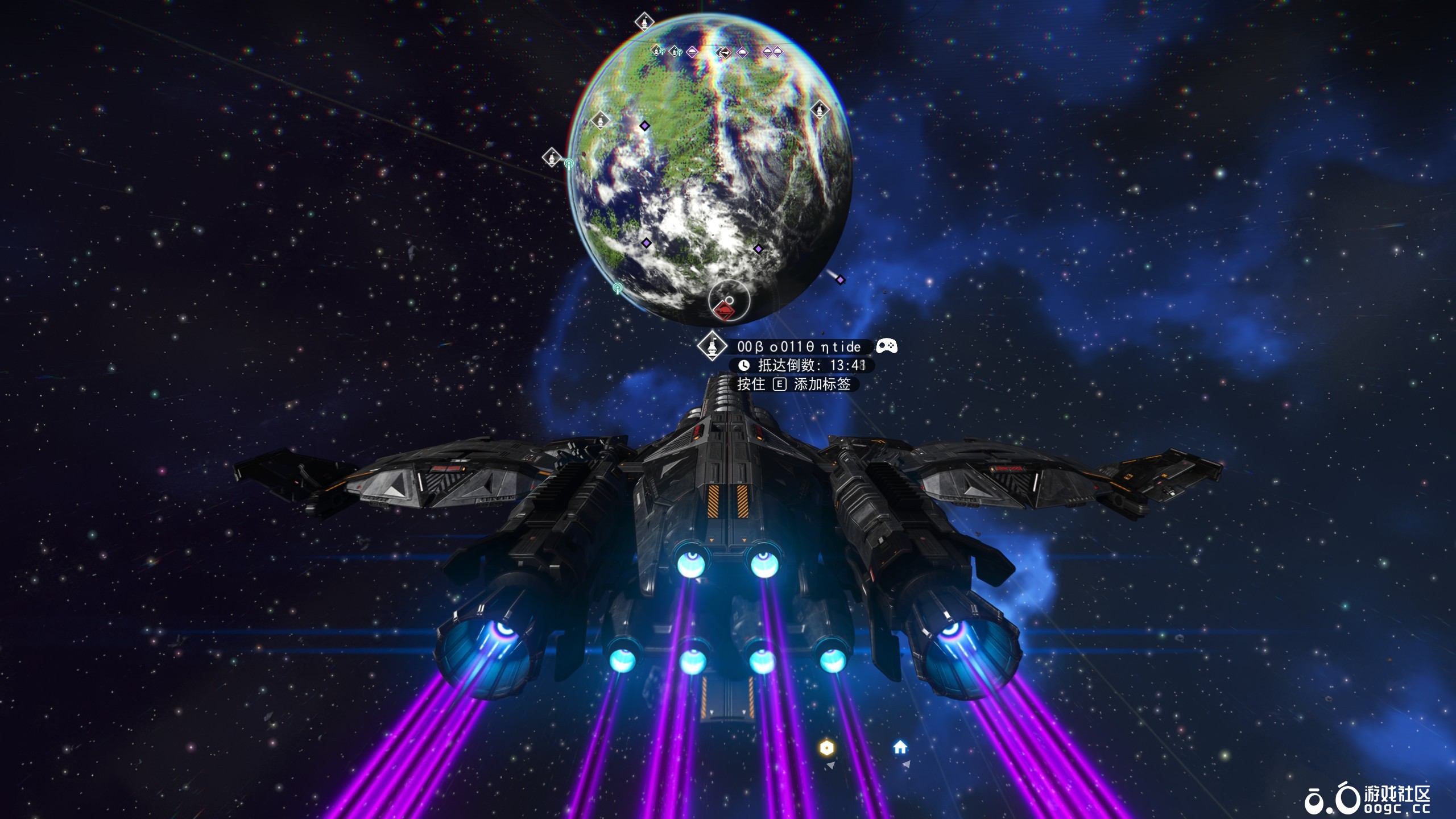This screenshot has height=819, width=1456.
Task: Select the trading post marker above the planet
Action: (x=657, y=50)
